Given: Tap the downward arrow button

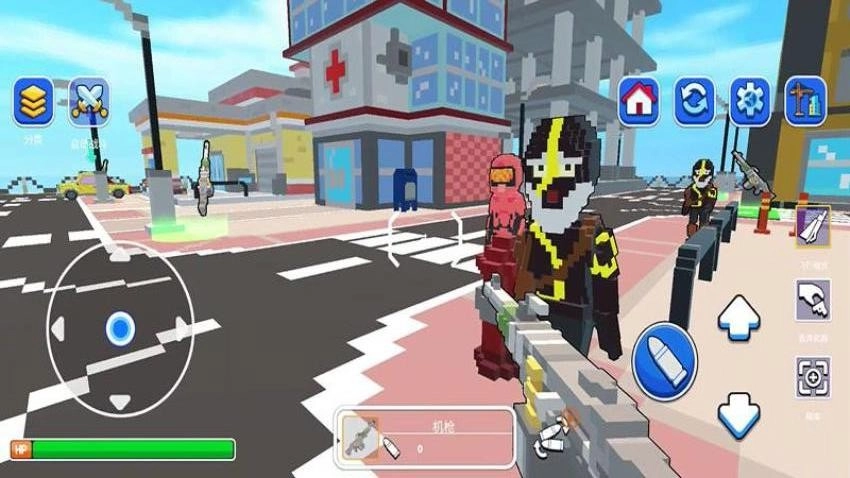Looking at the screenshot, I should pos(739,416).
